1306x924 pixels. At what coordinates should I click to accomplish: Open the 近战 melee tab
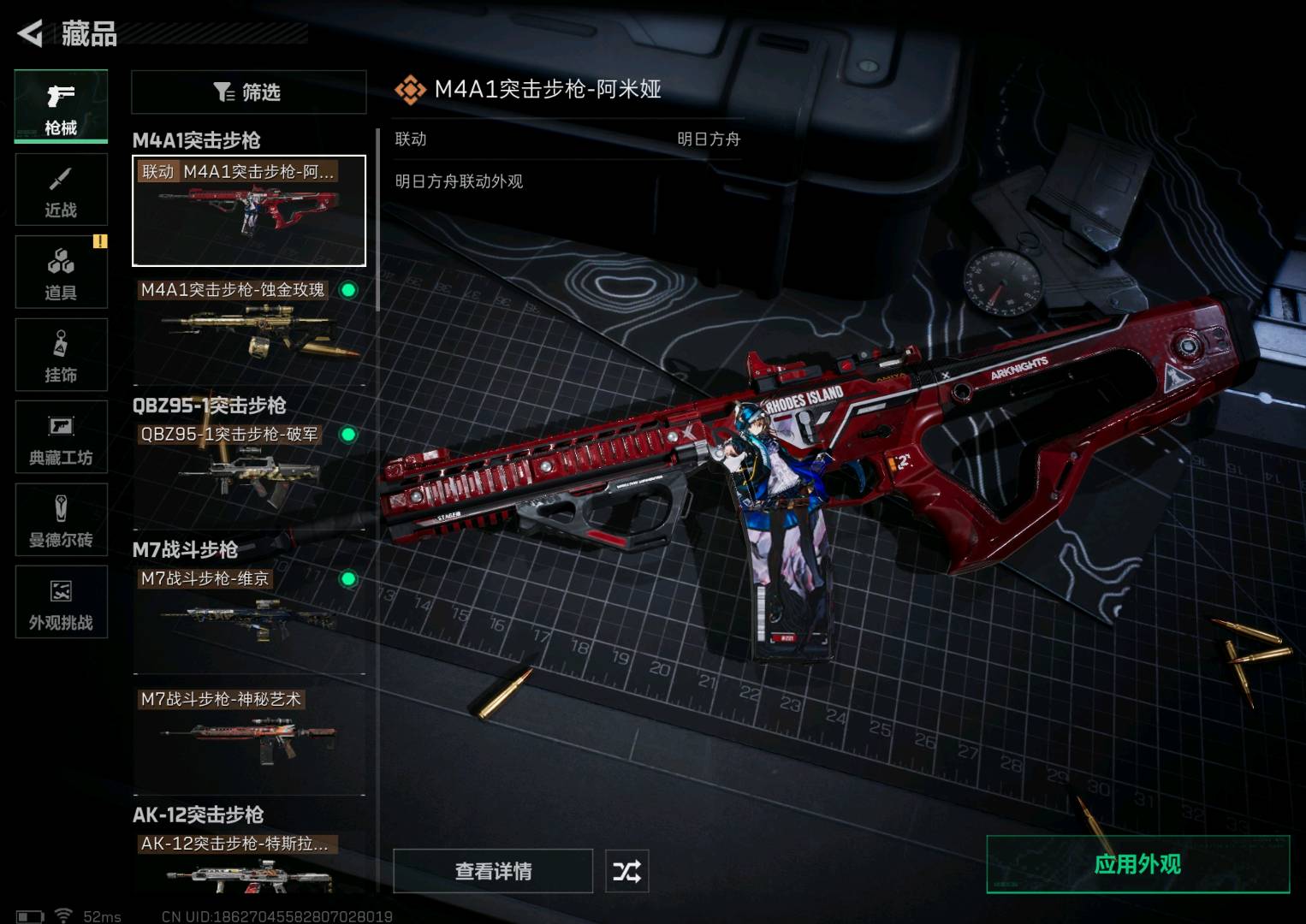click(x=61, y=189)
